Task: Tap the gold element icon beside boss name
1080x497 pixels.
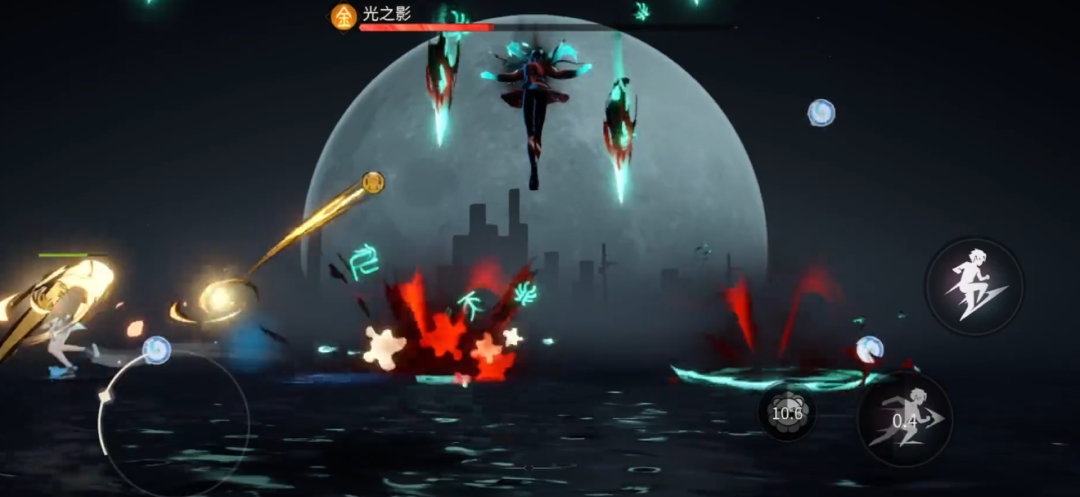Action: tap(344, 16)
